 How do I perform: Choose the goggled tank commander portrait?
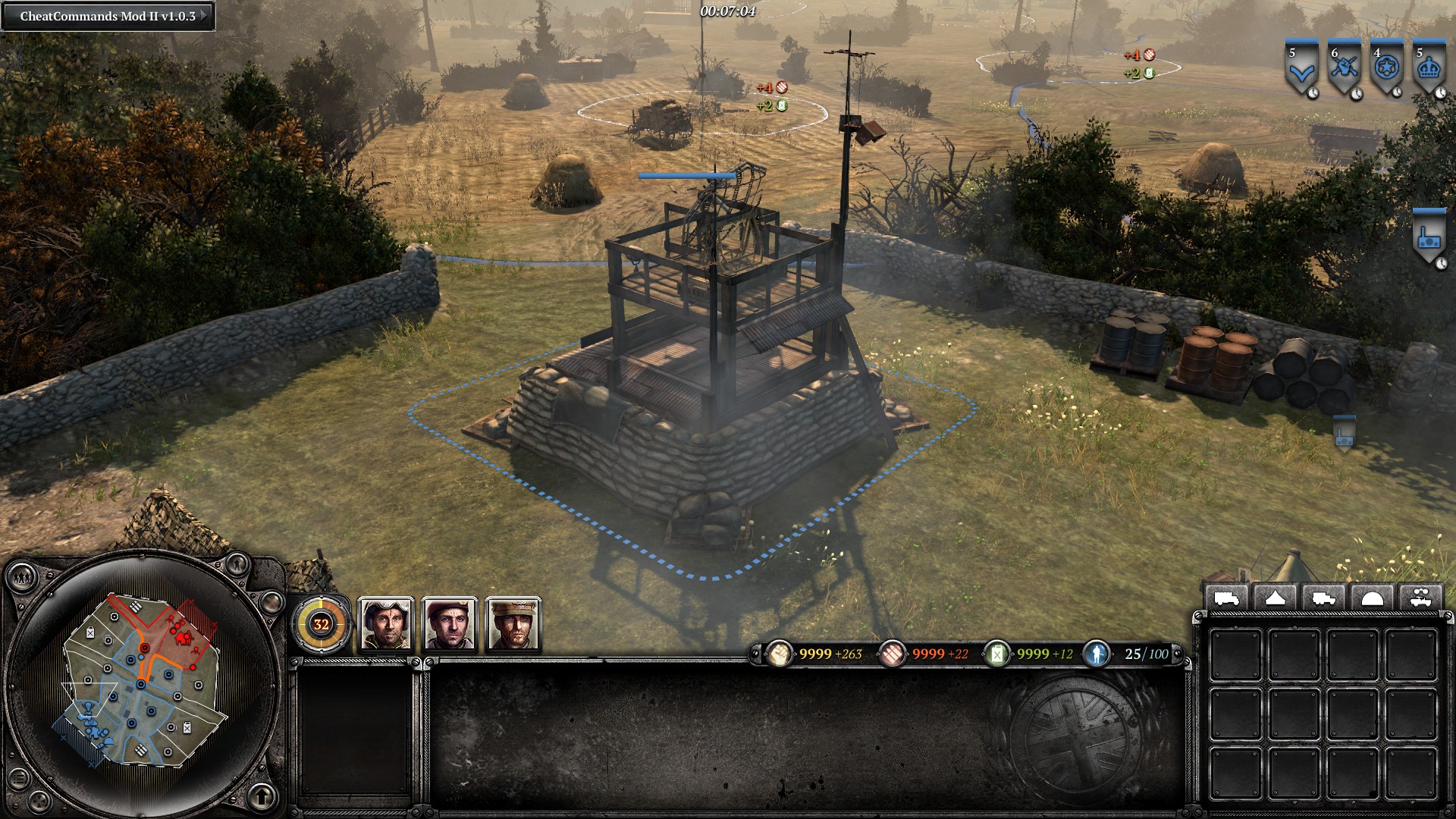click(385, 624)
